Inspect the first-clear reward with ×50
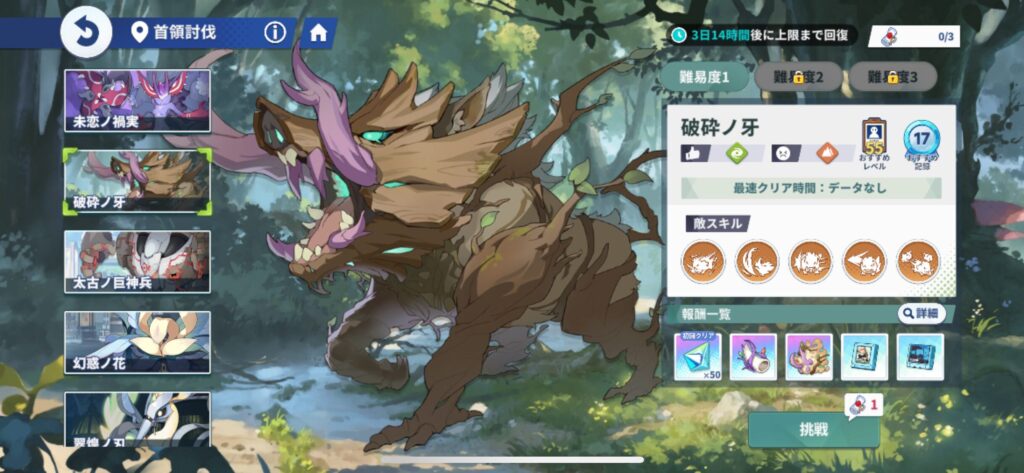Viewport: 1024px width, 473px height. click(702, 357)
